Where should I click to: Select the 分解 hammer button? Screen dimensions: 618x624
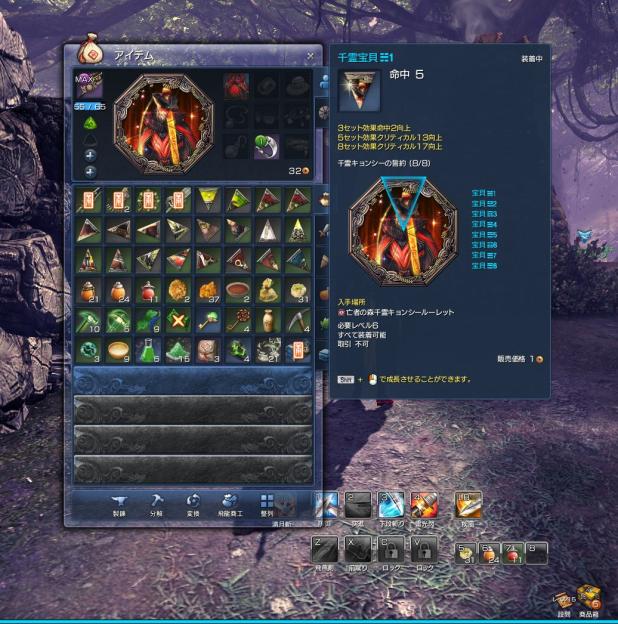[157, 502]
